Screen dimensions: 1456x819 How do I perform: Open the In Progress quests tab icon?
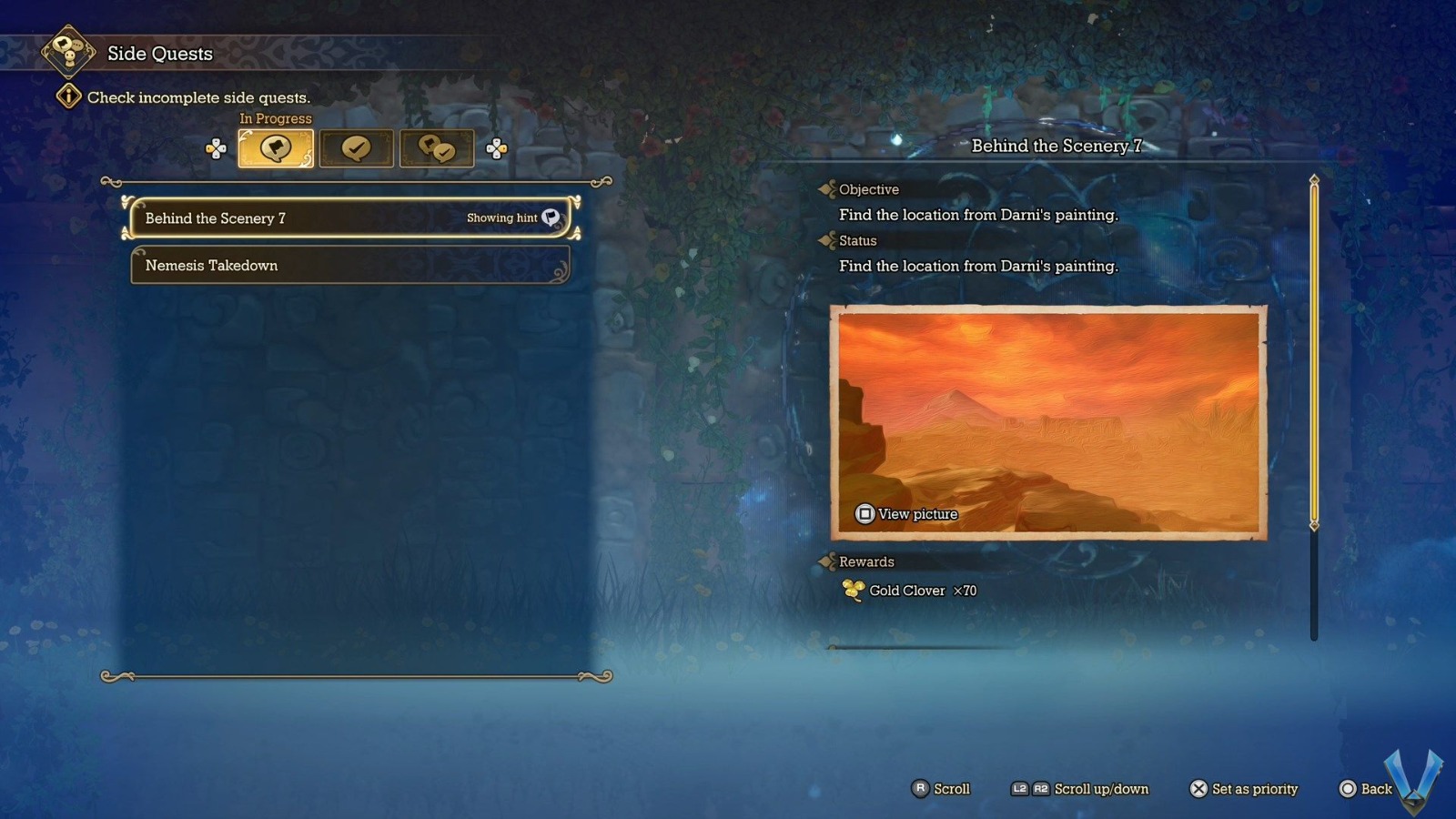click(x=275, y=147)
